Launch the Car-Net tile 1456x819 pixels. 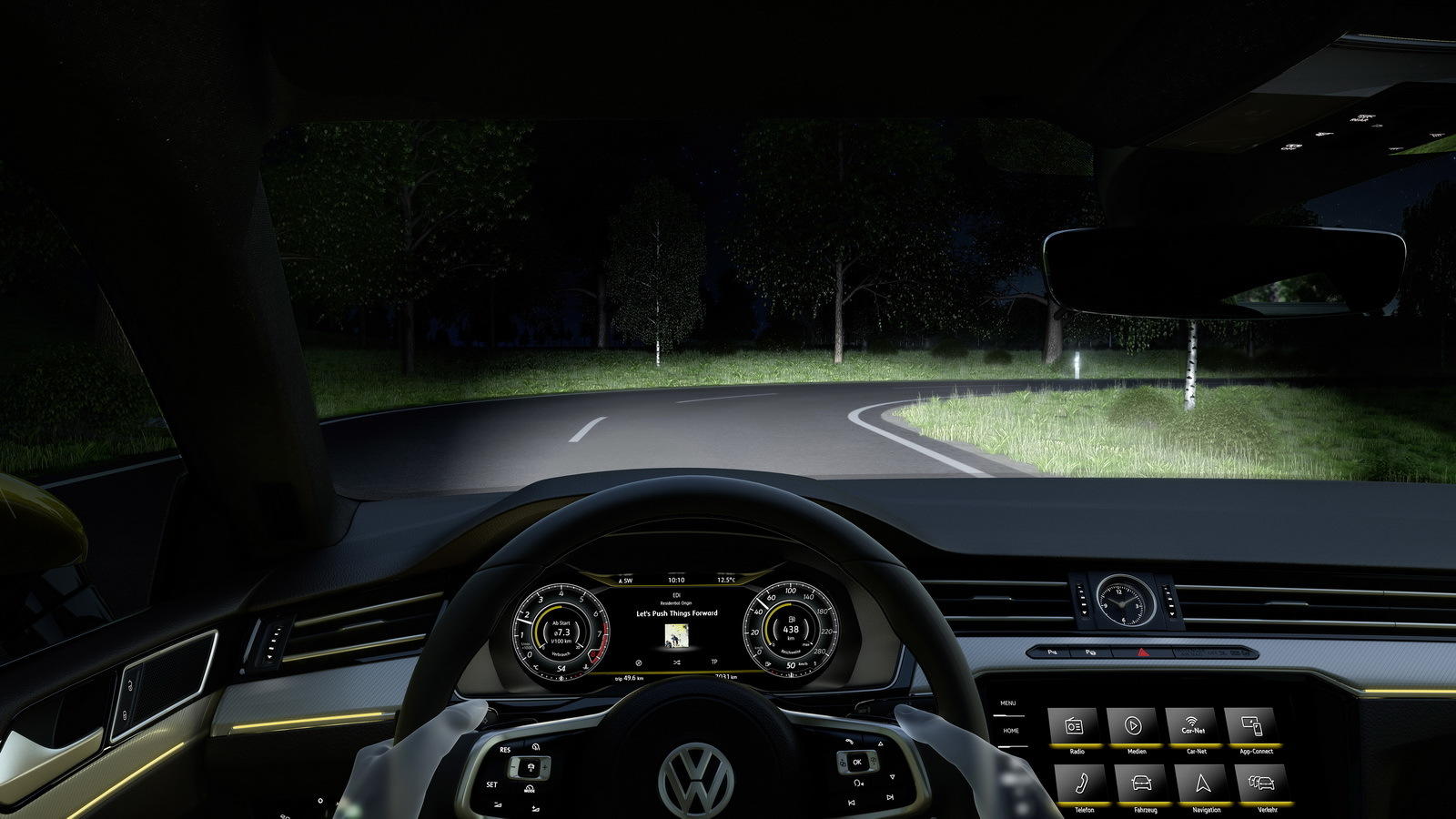pyautogui.click(x=1193, y=726)
